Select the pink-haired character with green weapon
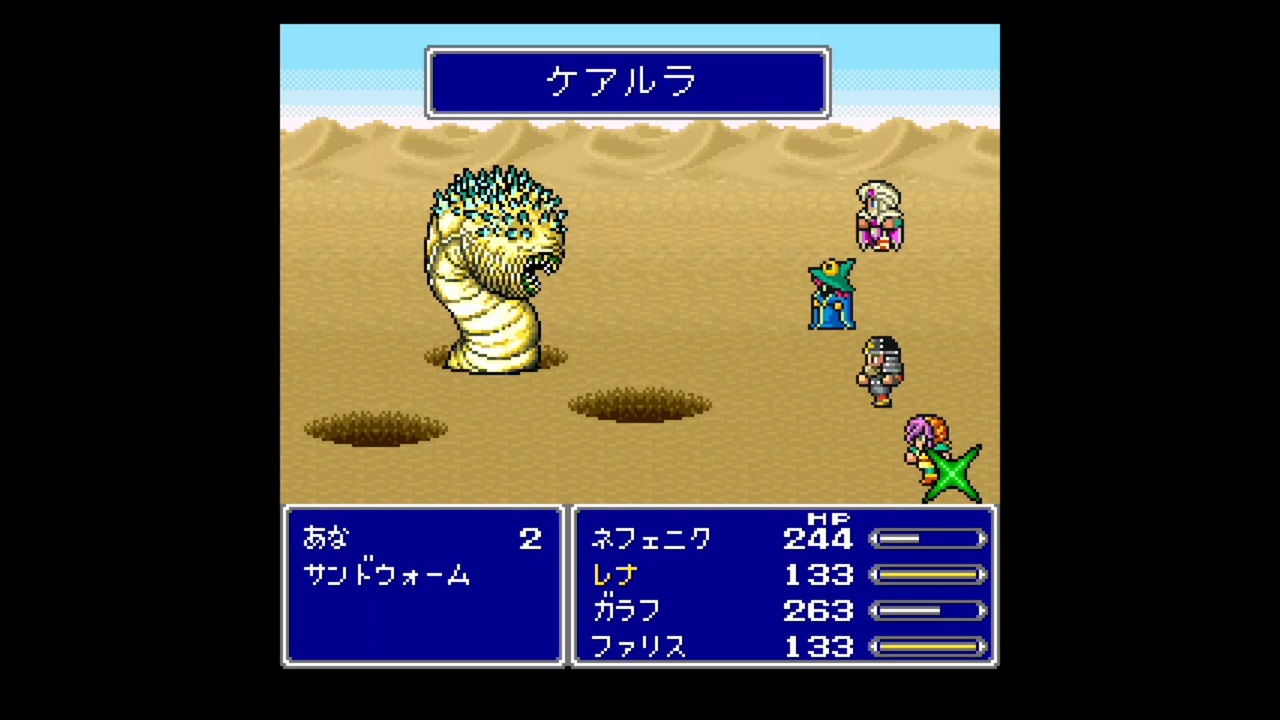This screenshot has height=720, width=1280. 930,450
